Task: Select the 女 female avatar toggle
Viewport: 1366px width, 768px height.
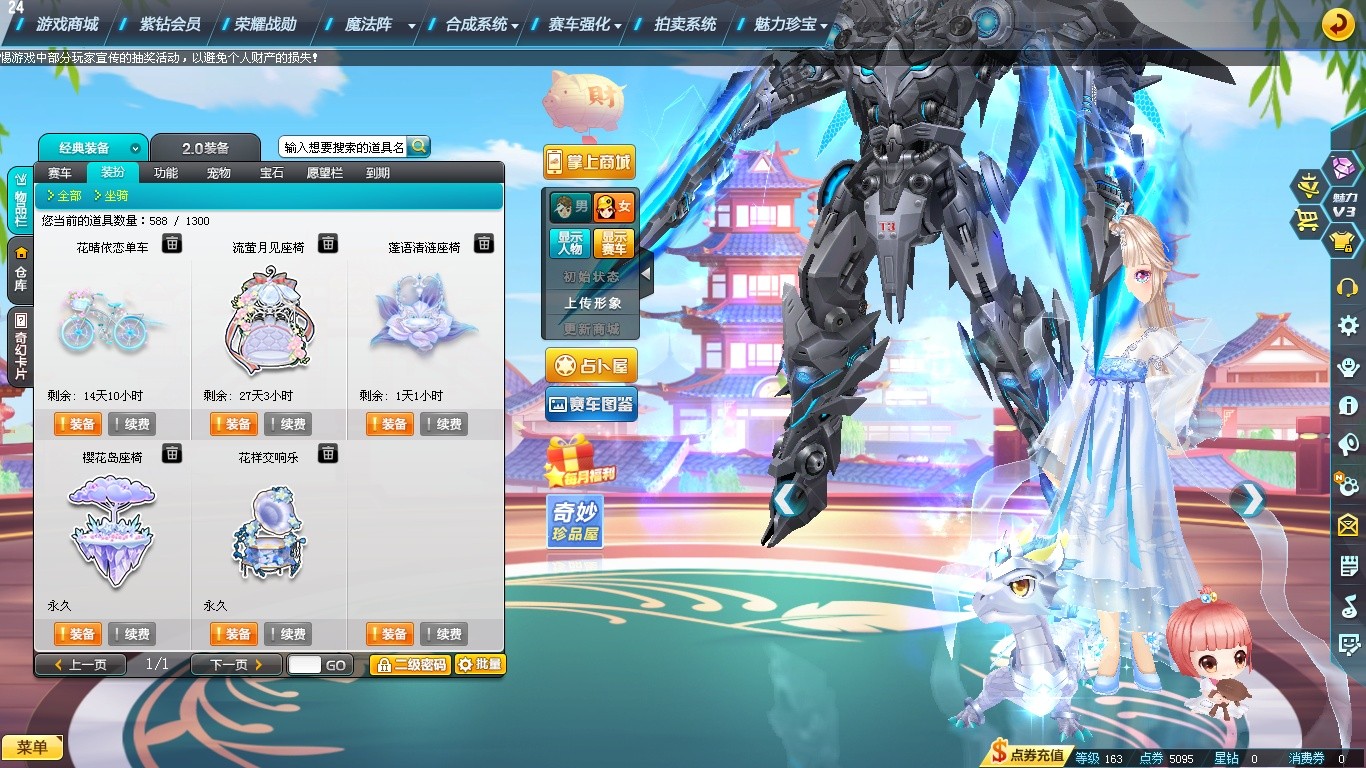Action: 613,207
